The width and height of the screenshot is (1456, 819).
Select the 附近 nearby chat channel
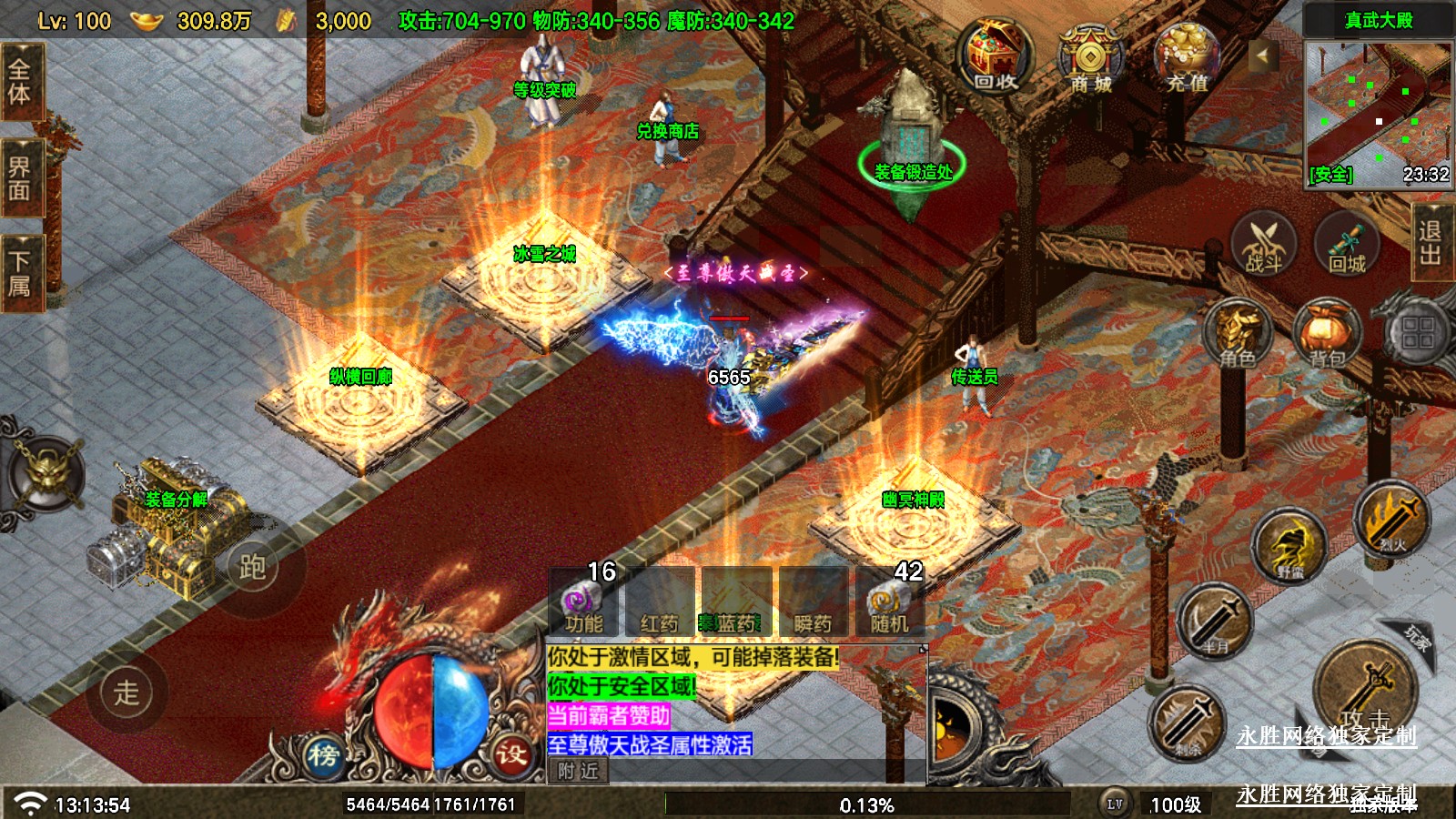[579, 771]
